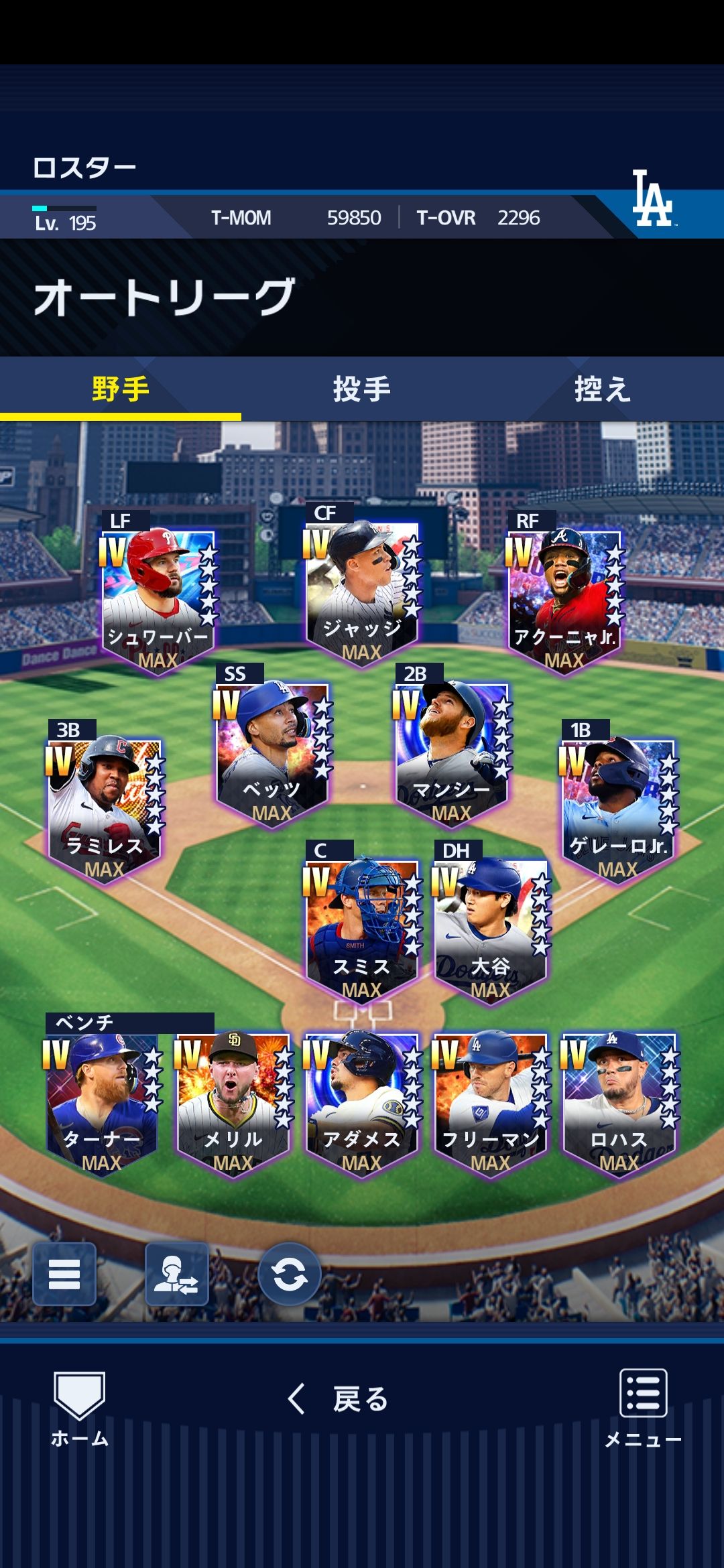
Task: Select shortstop ベッツ card
Action: (271, 751)
